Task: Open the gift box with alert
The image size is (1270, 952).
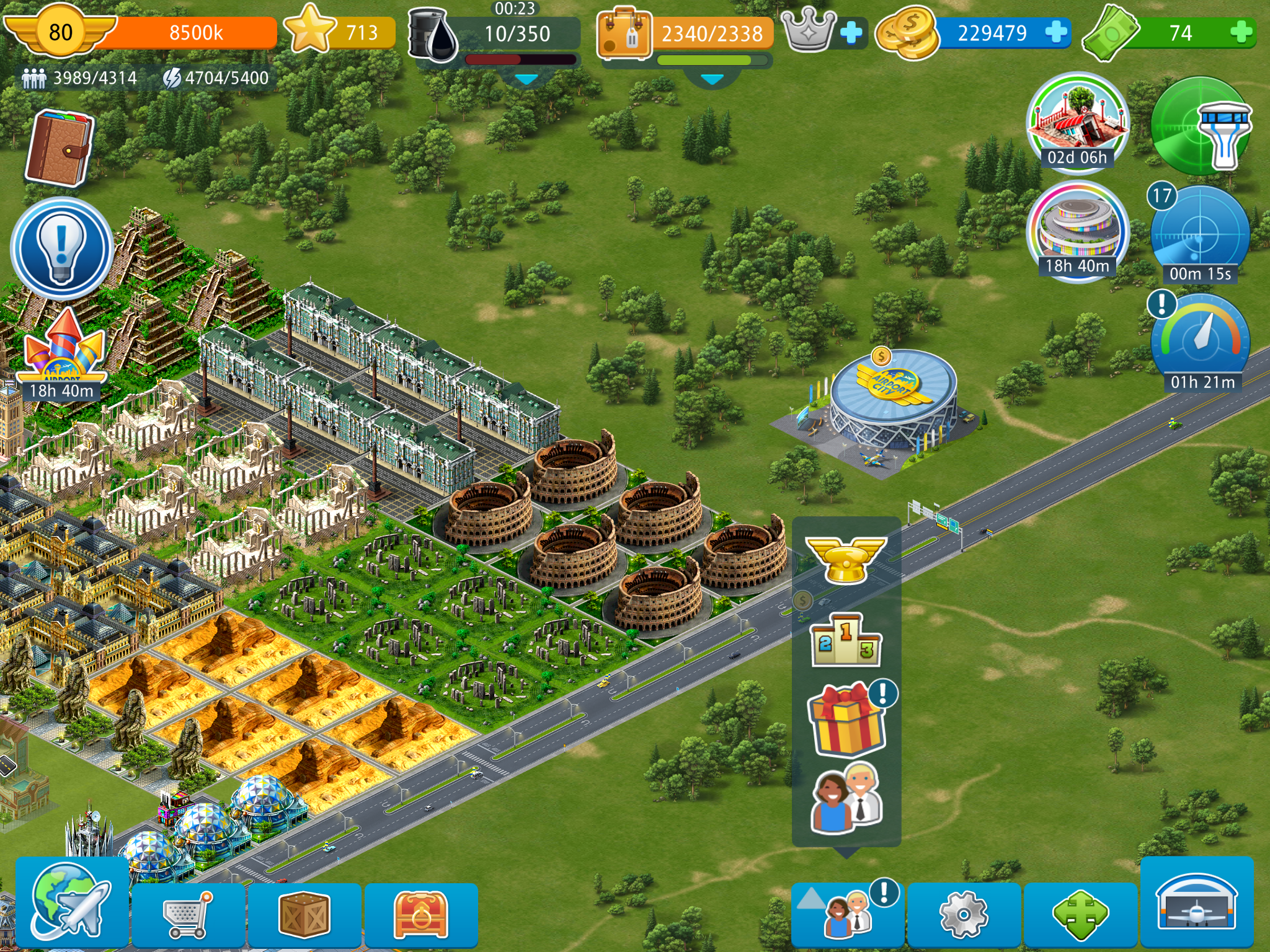Action: 847,719
